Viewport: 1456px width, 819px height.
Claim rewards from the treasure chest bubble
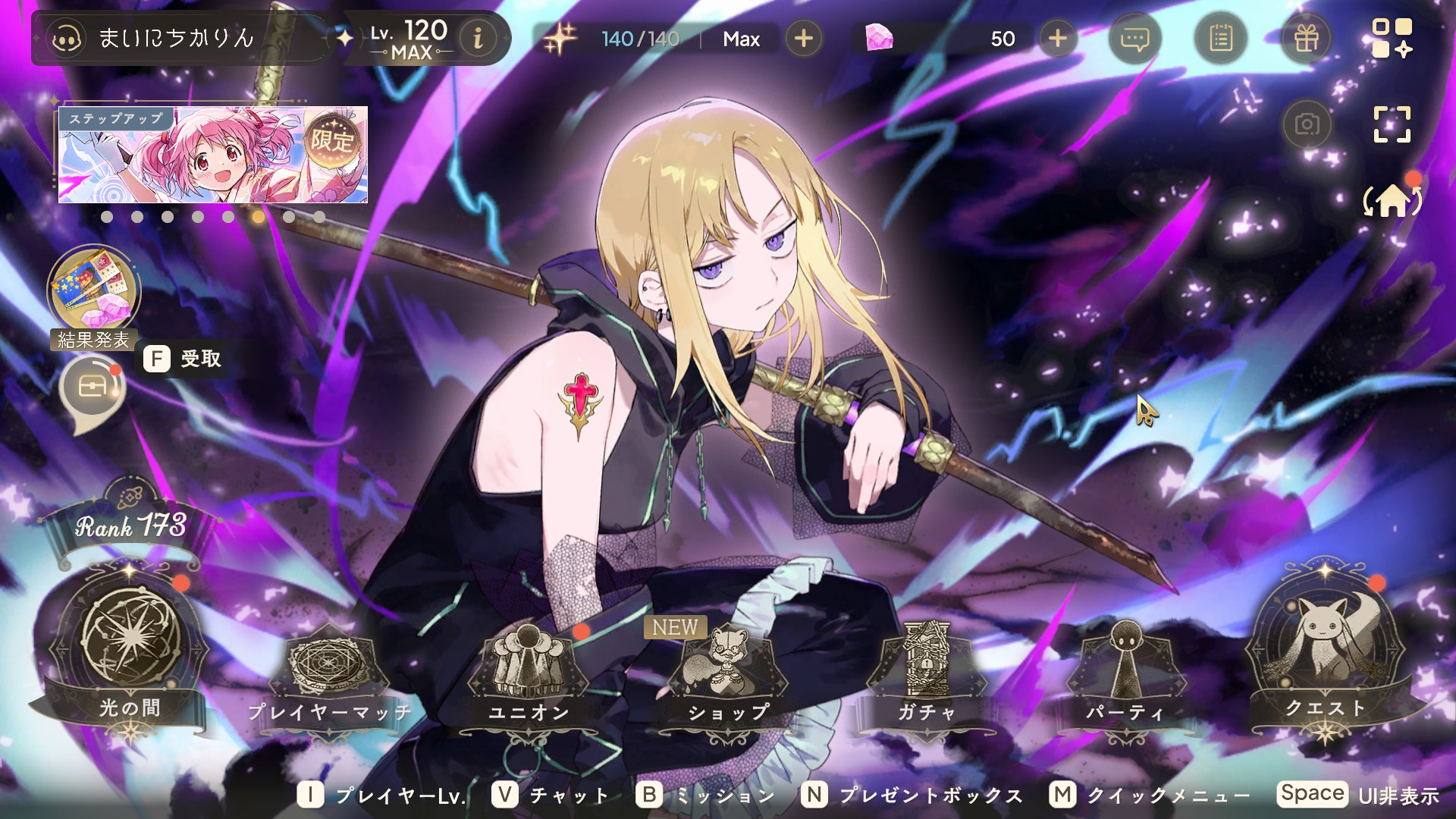click(x=92, y=388)
